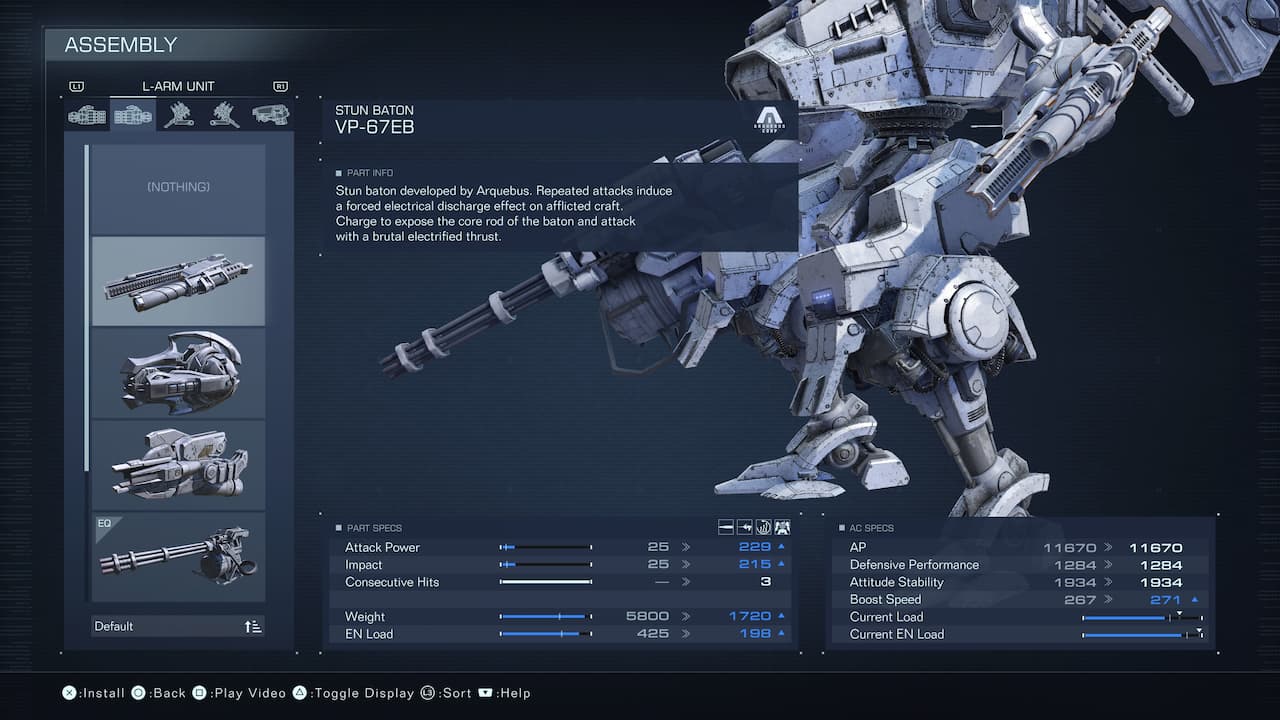
Task: Open the left-leaning back launcher tab
Action: (178, 116)
